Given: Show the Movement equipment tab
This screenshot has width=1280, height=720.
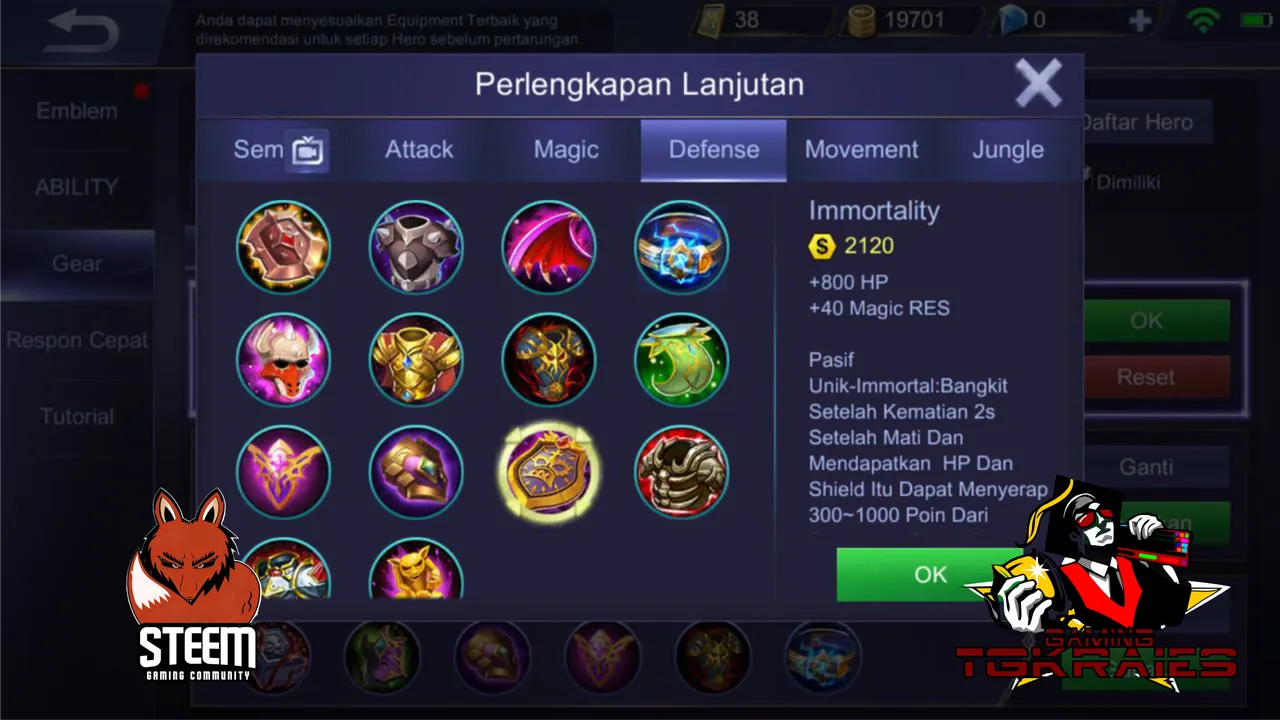Looking at the screenshot, I should pyautogui.click(x=861, y=150).
